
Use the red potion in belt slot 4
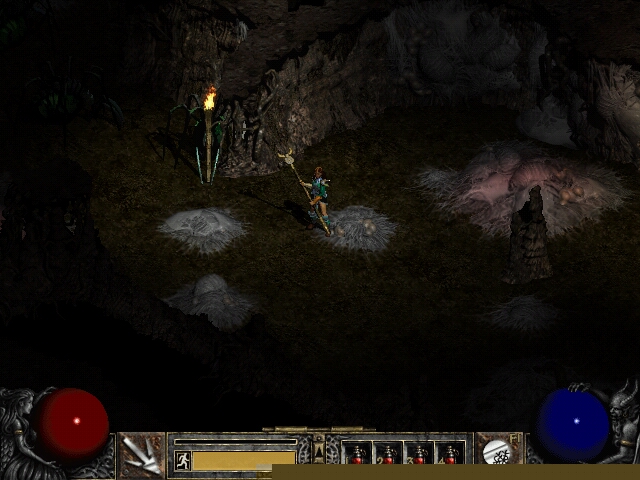[x=450, y=454]
